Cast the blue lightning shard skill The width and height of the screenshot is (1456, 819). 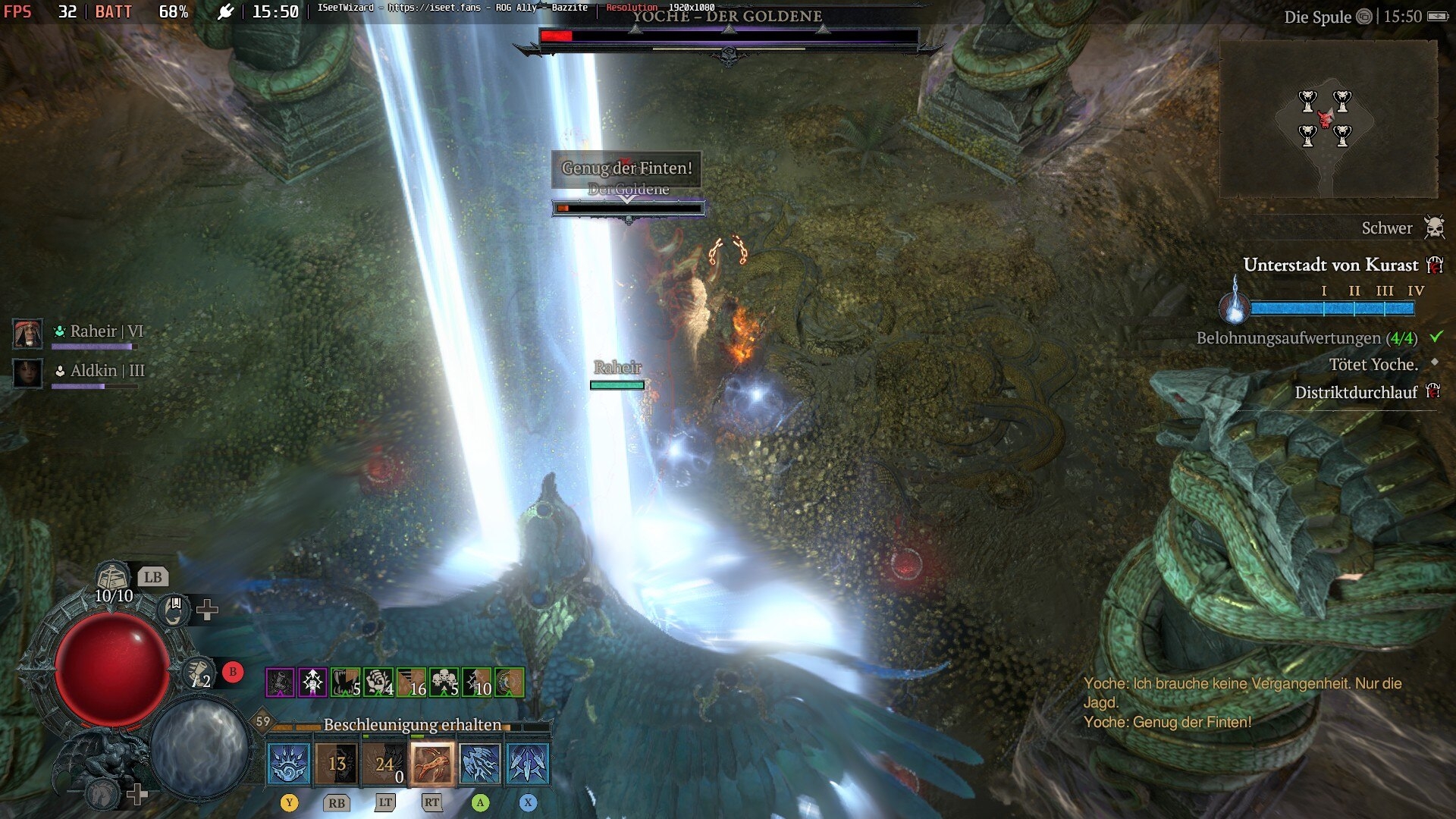(480, 763)
